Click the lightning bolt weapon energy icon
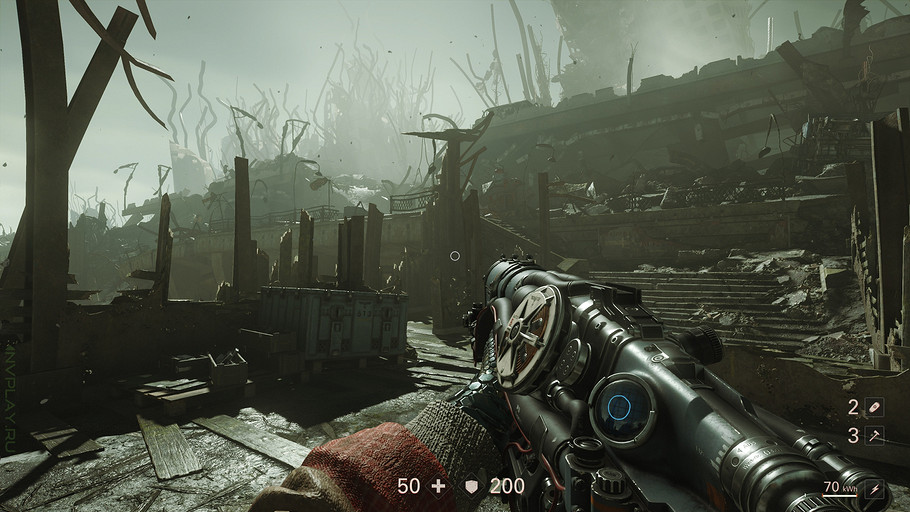Viewport: 910px width, 512px height. pos(878,488)
